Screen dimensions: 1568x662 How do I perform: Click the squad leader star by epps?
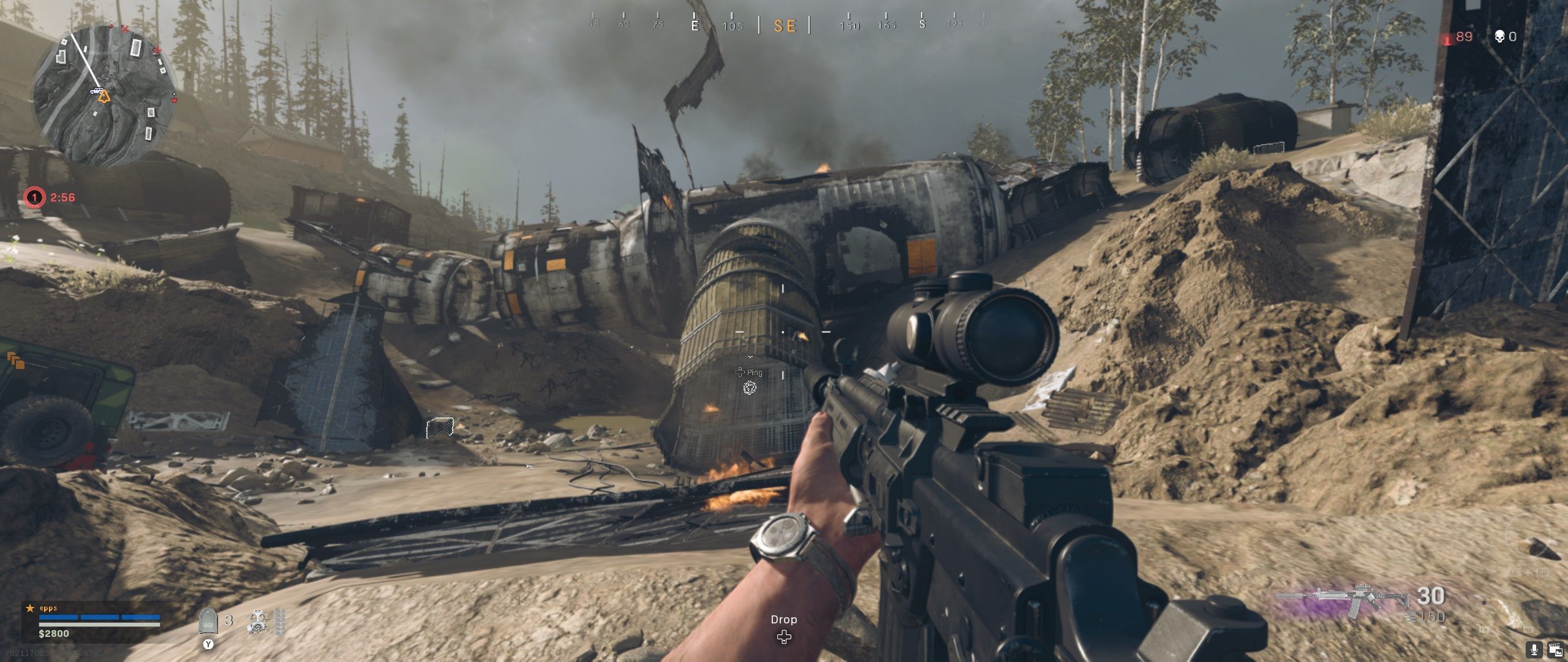point(29,608)
